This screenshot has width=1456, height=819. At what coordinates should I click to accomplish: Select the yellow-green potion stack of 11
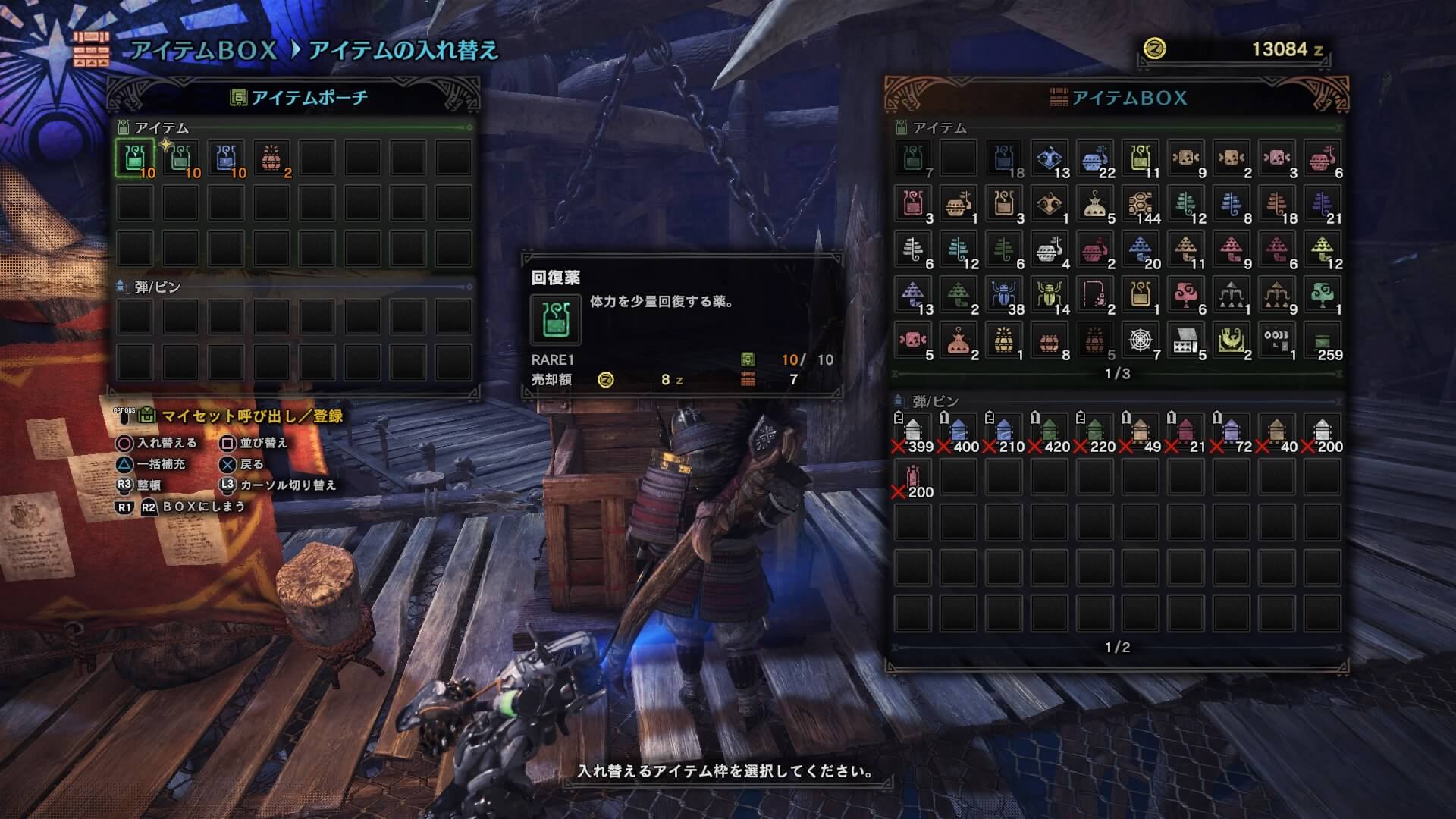(1141, 159)
